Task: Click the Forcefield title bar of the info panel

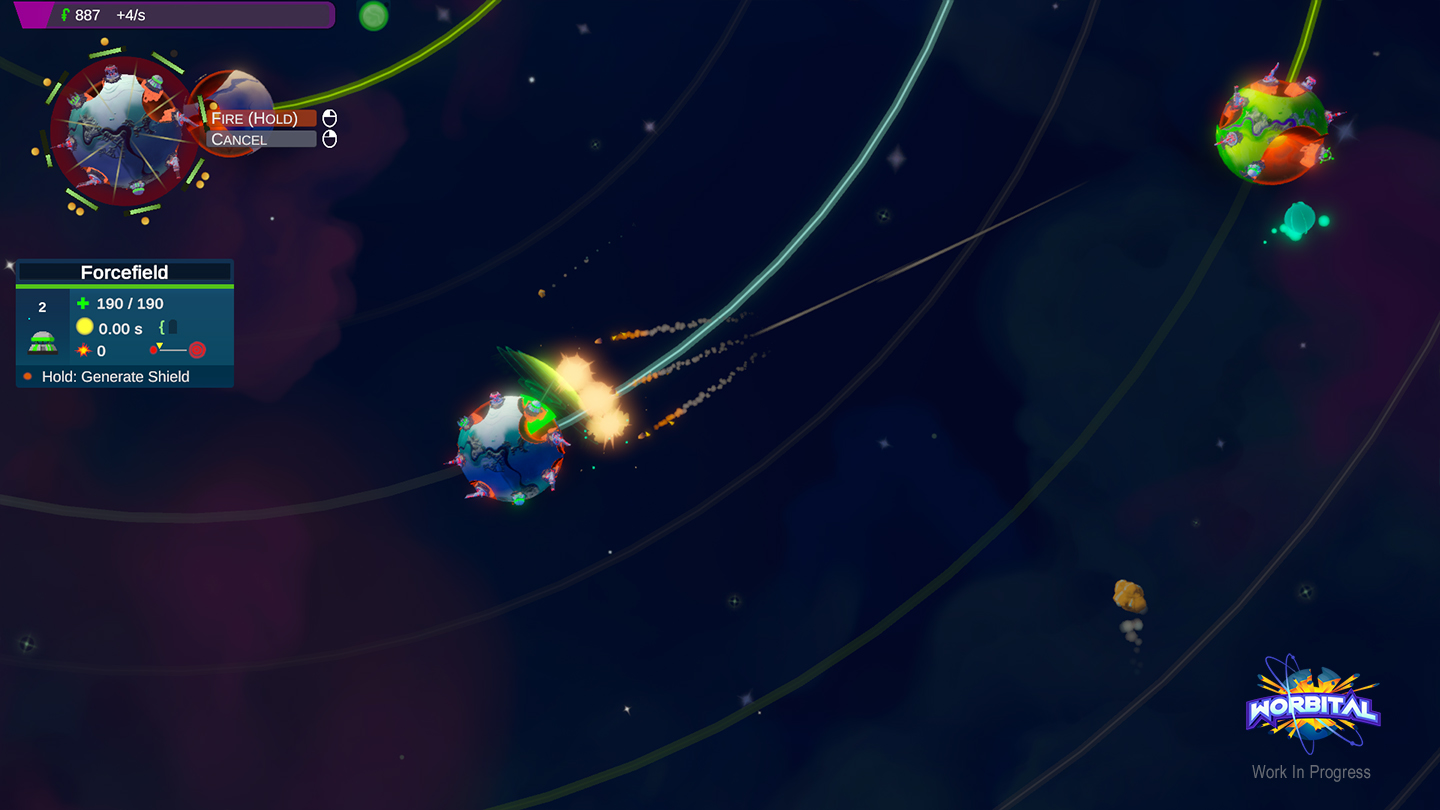Action: pyautogui.click(x=124, y=271)
